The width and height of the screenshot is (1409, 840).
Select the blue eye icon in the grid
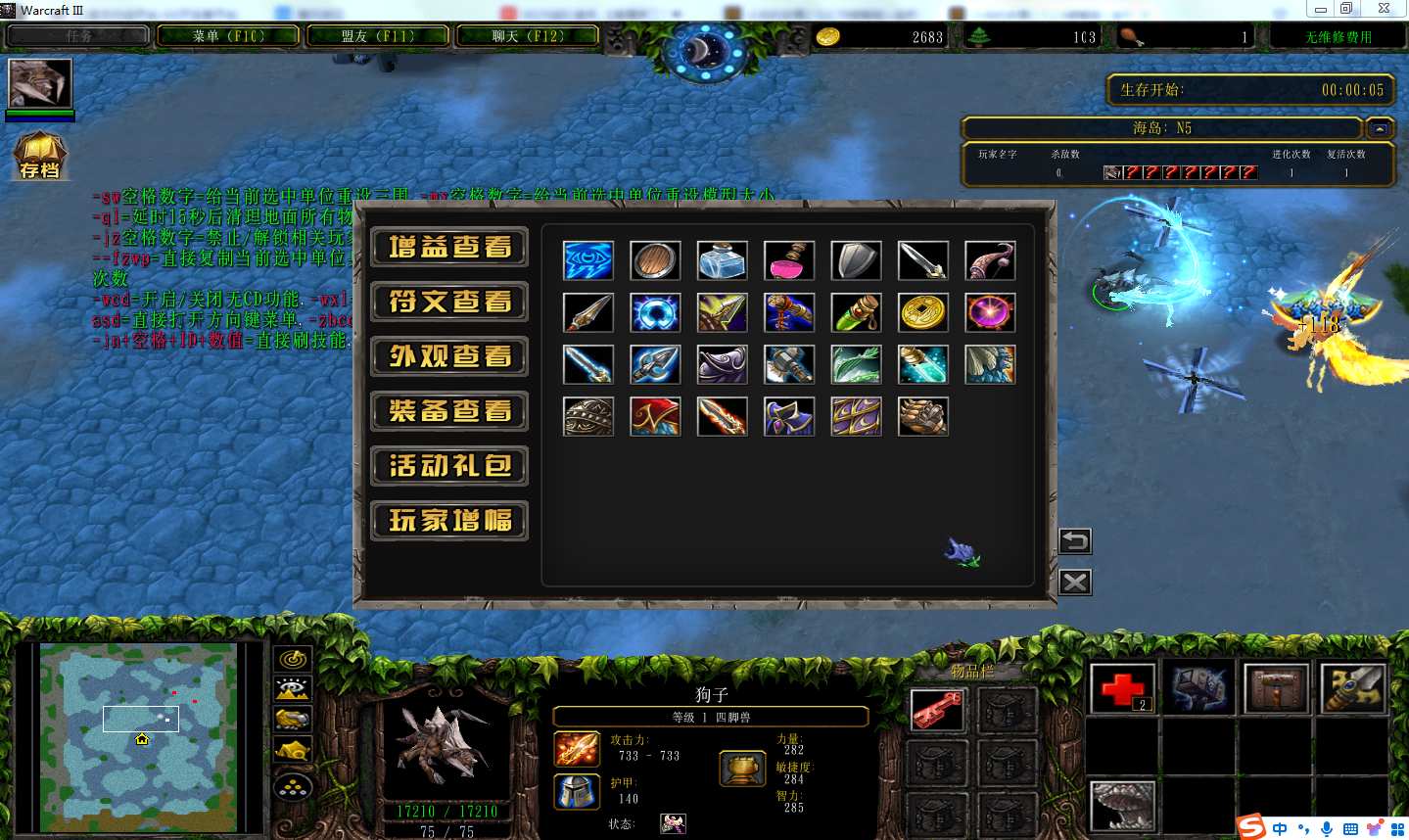click(588, 261)
